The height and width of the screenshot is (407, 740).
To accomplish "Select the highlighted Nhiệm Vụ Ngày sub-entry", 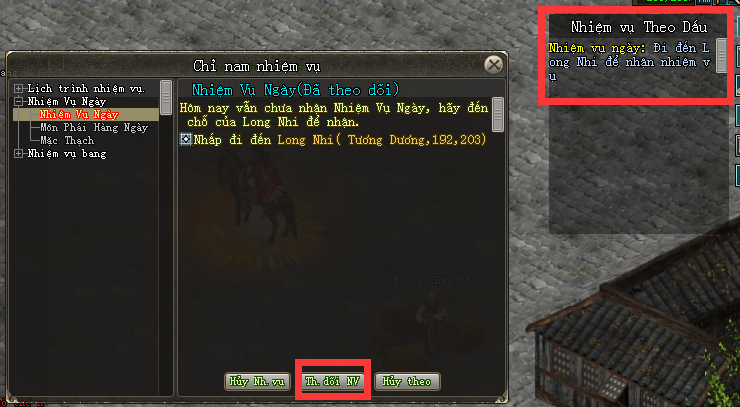I will point(79,114).
